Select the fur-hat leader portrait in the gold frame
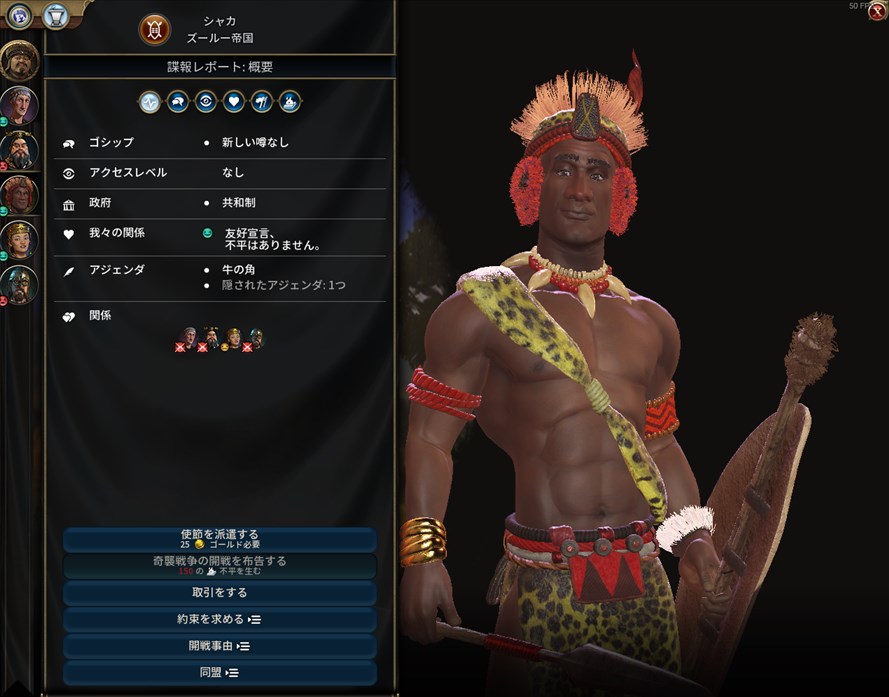 pos(19,60)
